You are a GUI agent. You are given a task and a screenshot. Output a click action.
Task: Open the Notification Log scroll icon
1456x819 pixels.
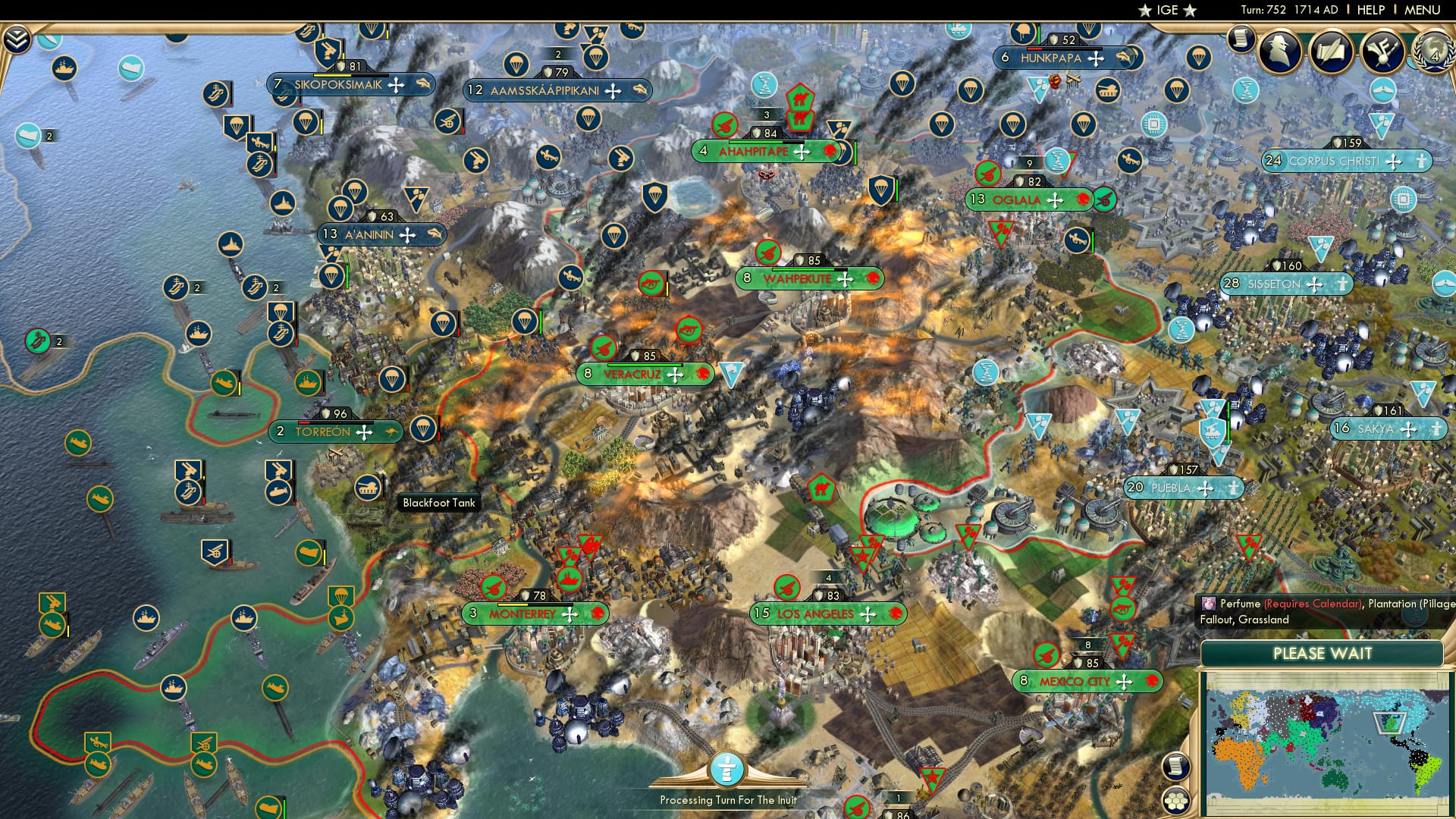1175,767
